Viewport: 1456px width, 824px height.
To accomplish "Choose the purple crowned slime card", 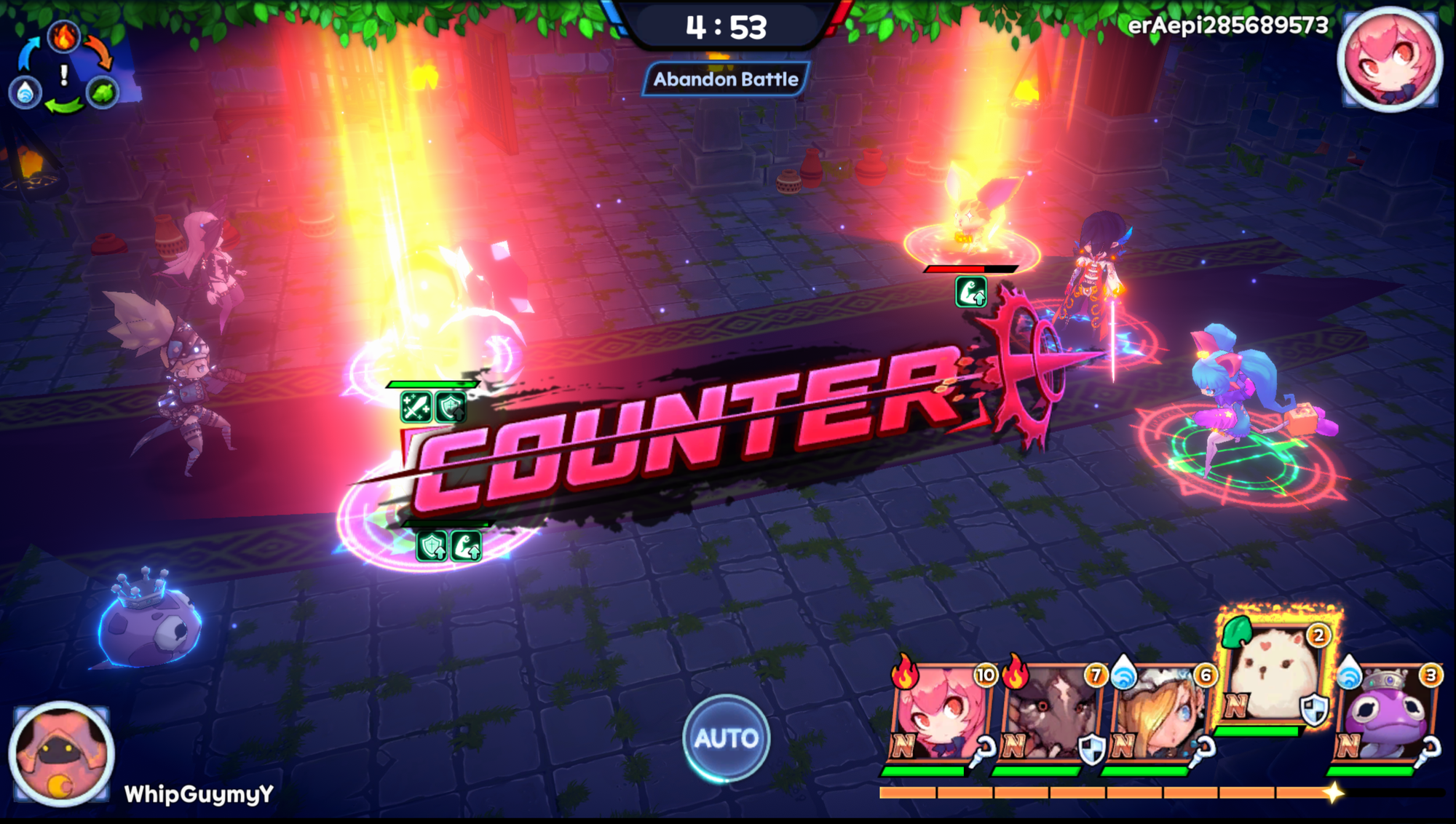I will pyautogui.click(x=1385, y=713).
